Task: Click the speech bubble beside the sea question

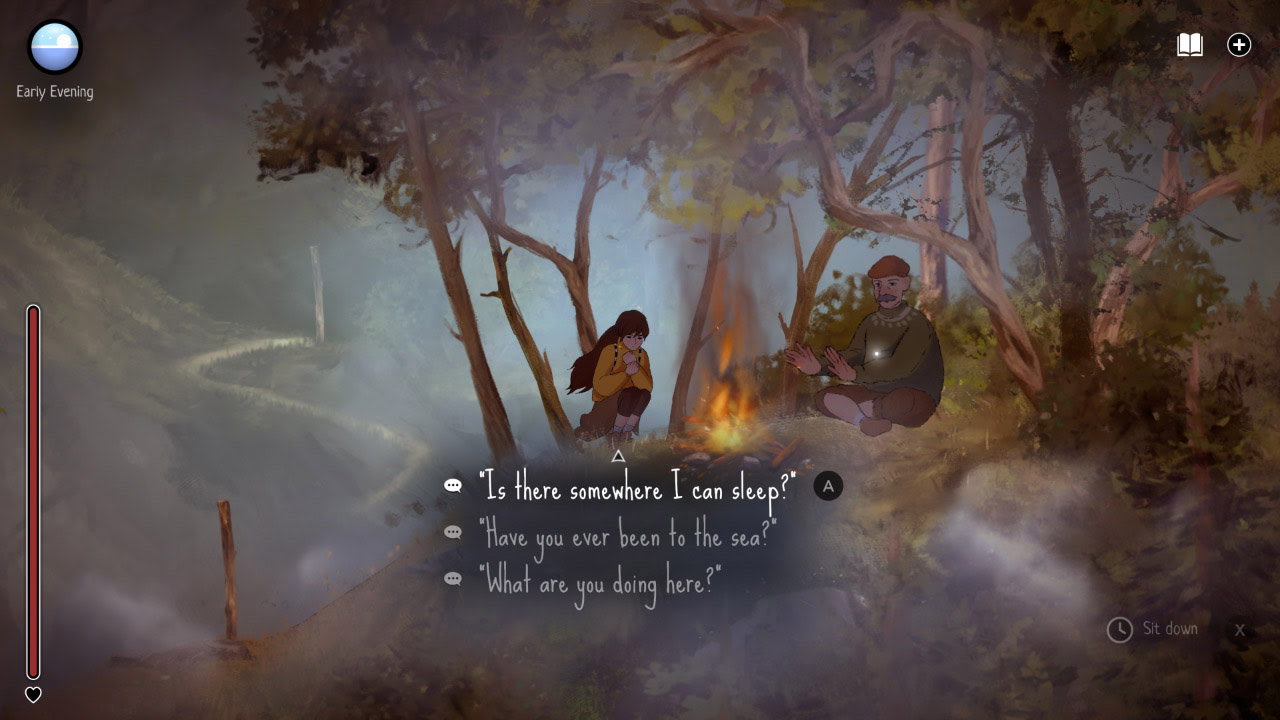Action: 451,533
